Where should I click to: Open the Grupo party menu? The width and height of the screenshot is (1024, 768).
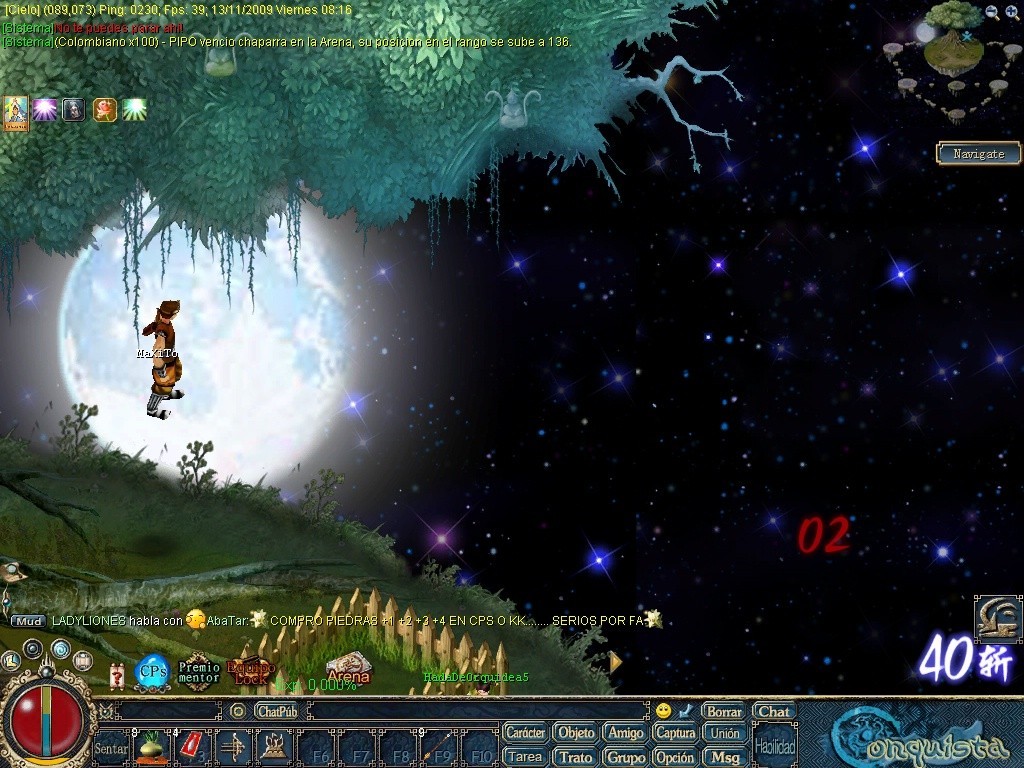626,757
